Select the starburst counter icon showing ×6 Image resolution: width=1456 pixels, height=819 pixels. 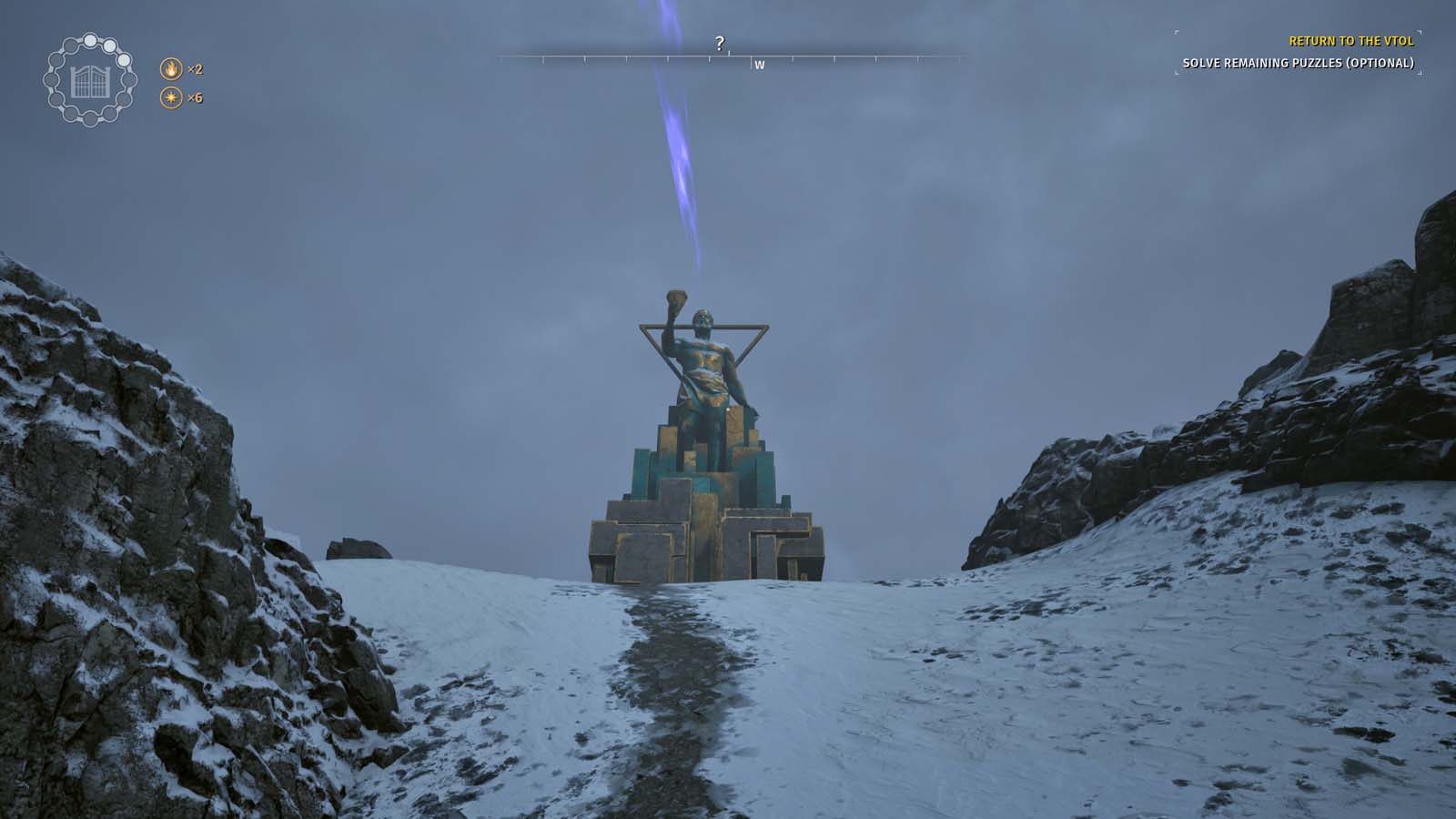click(171, 97)
